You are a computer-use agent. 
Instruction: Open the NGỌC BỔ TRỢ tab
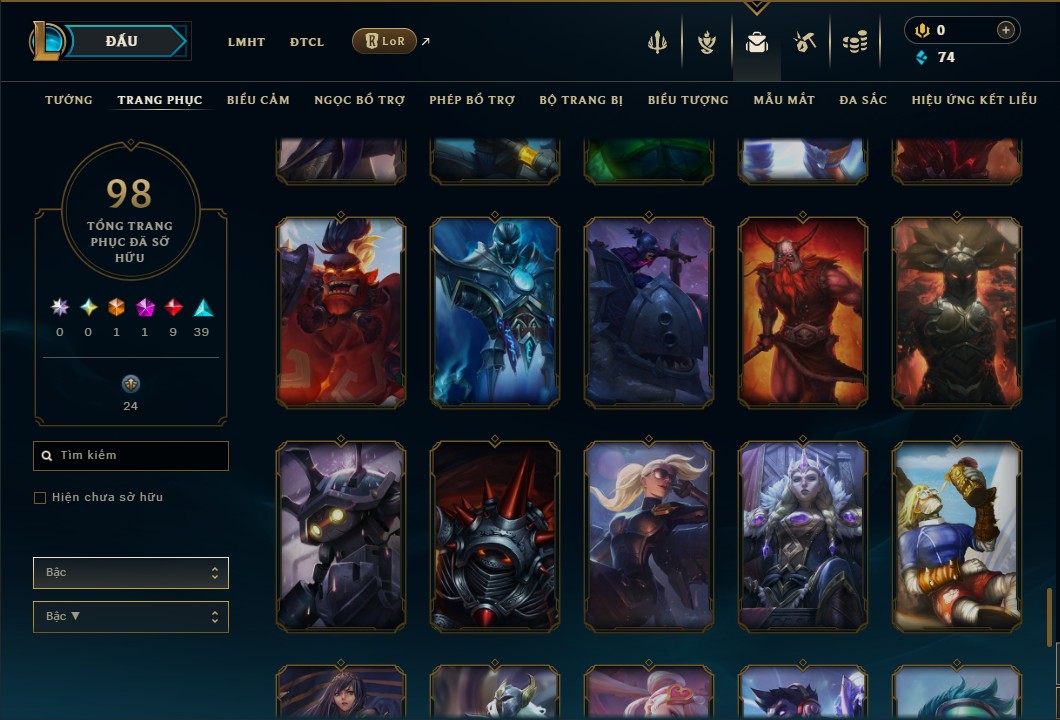[359, 100]
